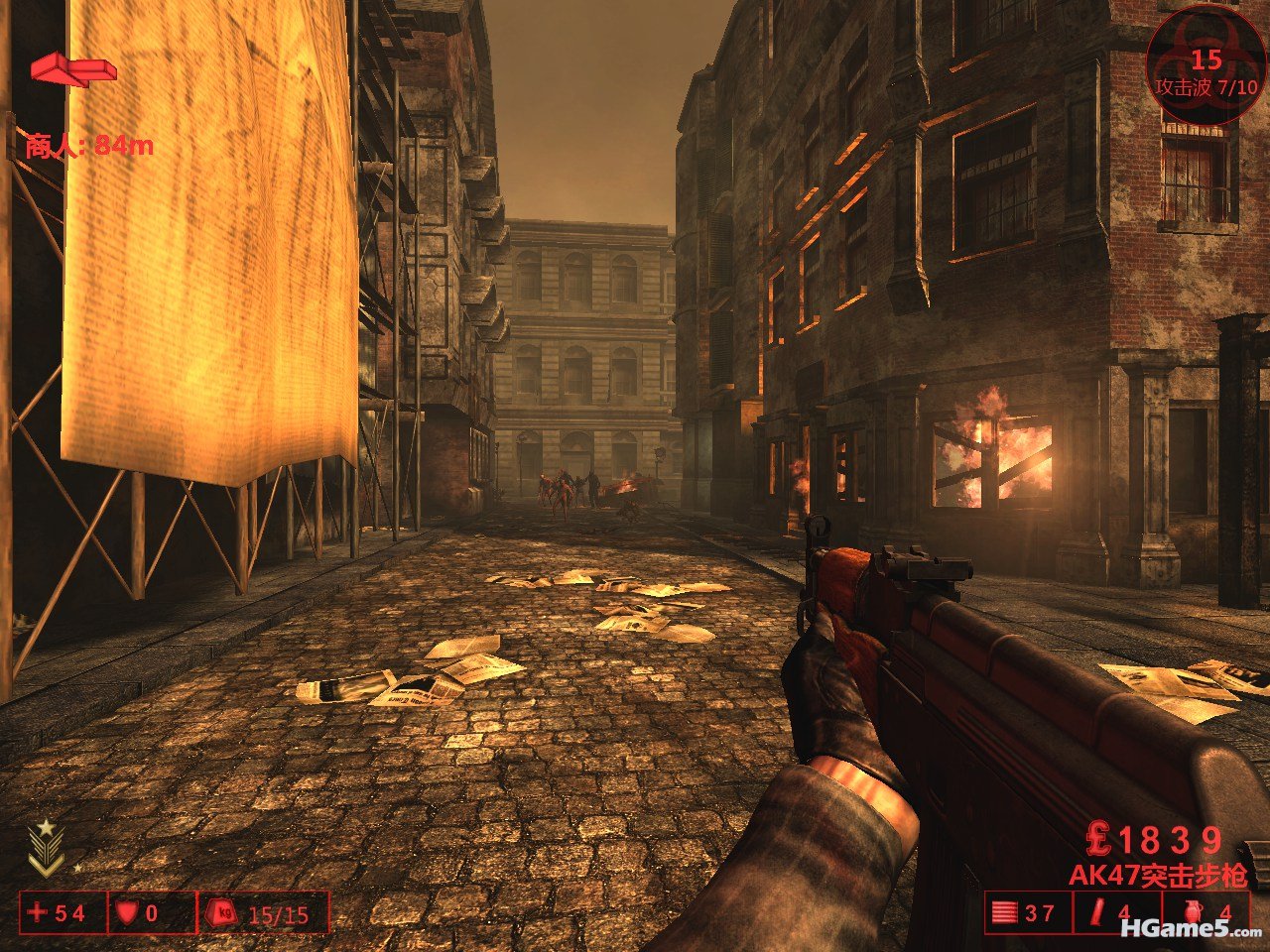Select the biohazard wave counter emblem
This screenshot has height=952, width=1270.
tap(1206, 62)
